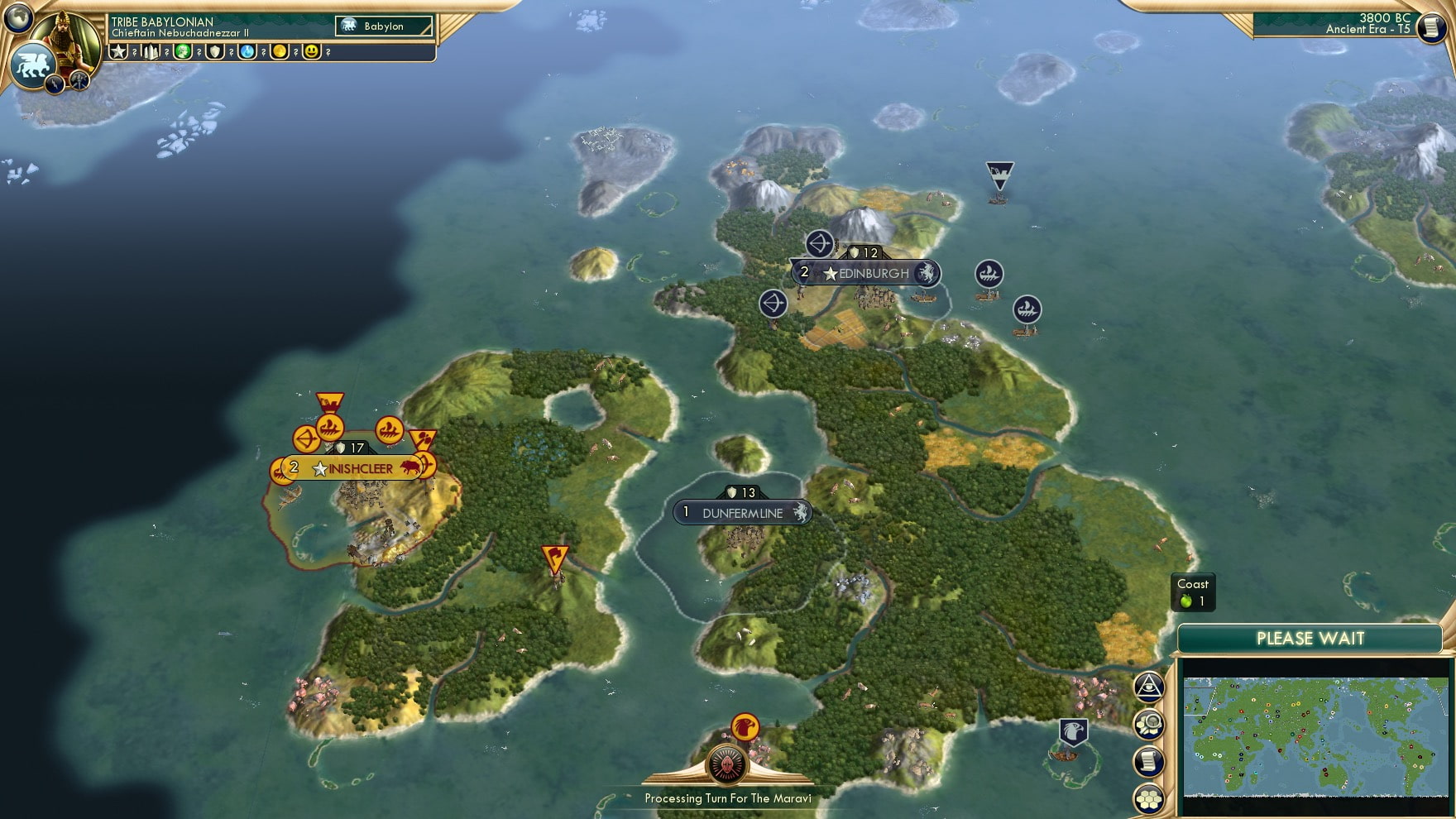Viewport: 1456px width, 819px height.
Task: Toggle the hex grid icon
Action: pos(1149,798)
